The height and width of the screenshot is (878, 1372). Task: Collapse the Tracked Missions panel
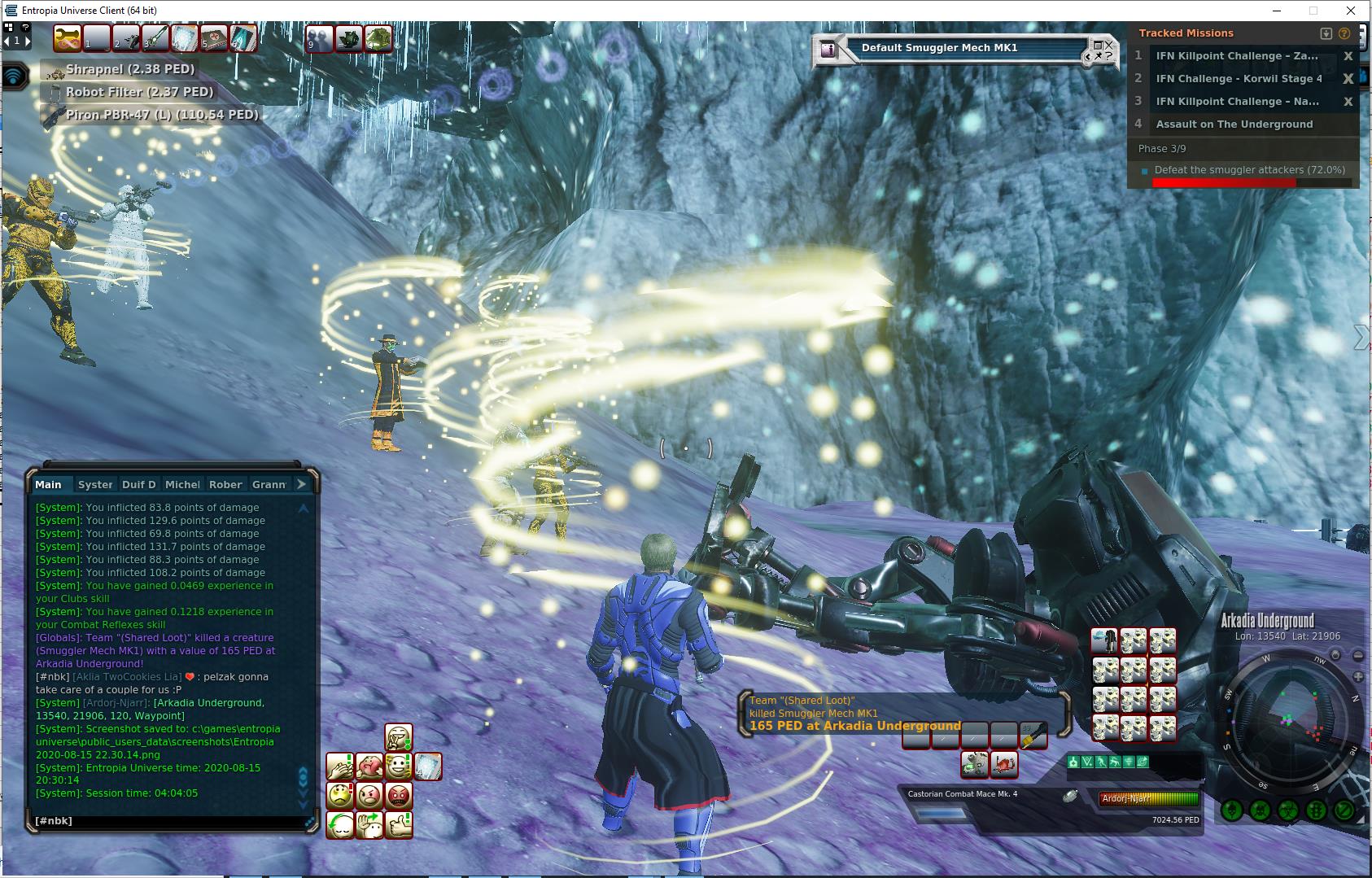1326,33
